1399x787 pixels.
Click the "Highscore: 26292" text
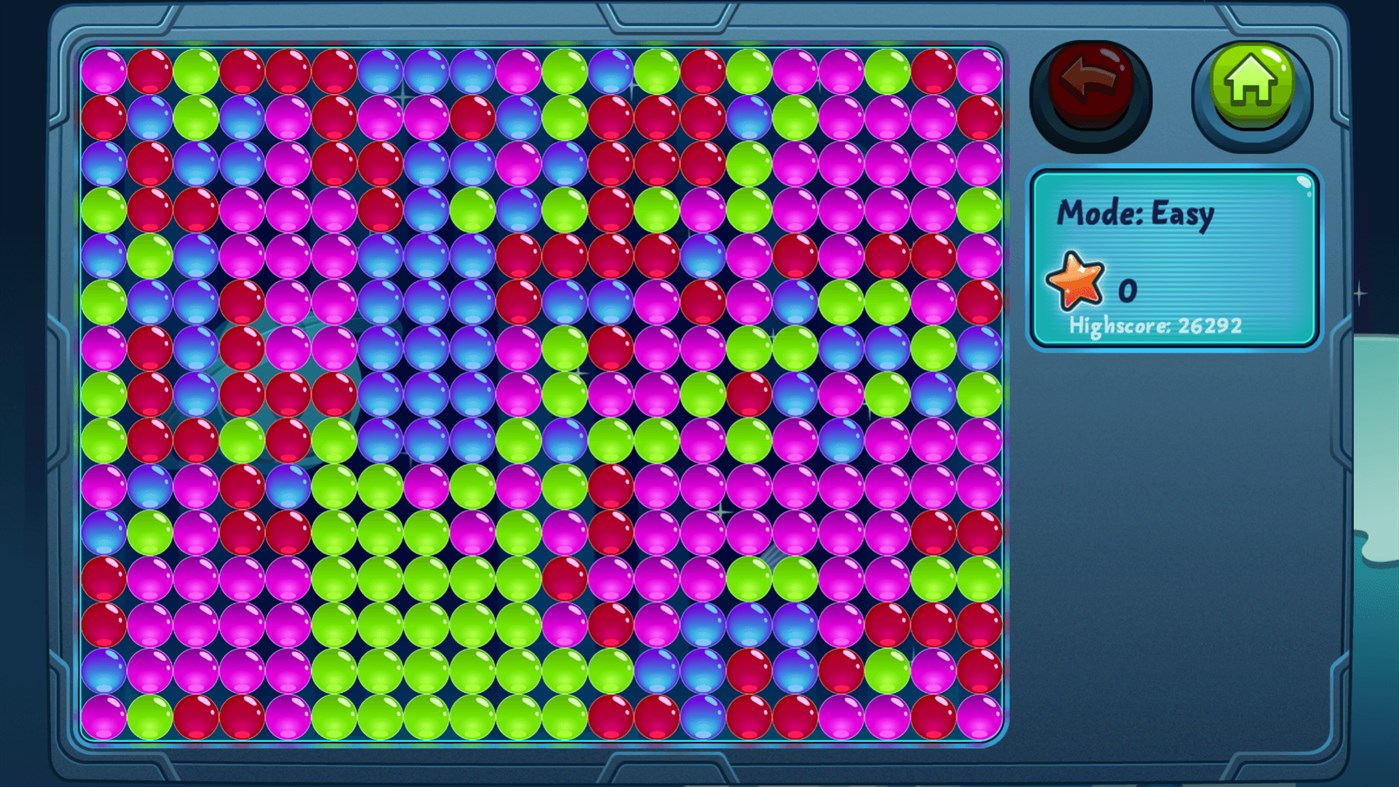(1157, 325)
